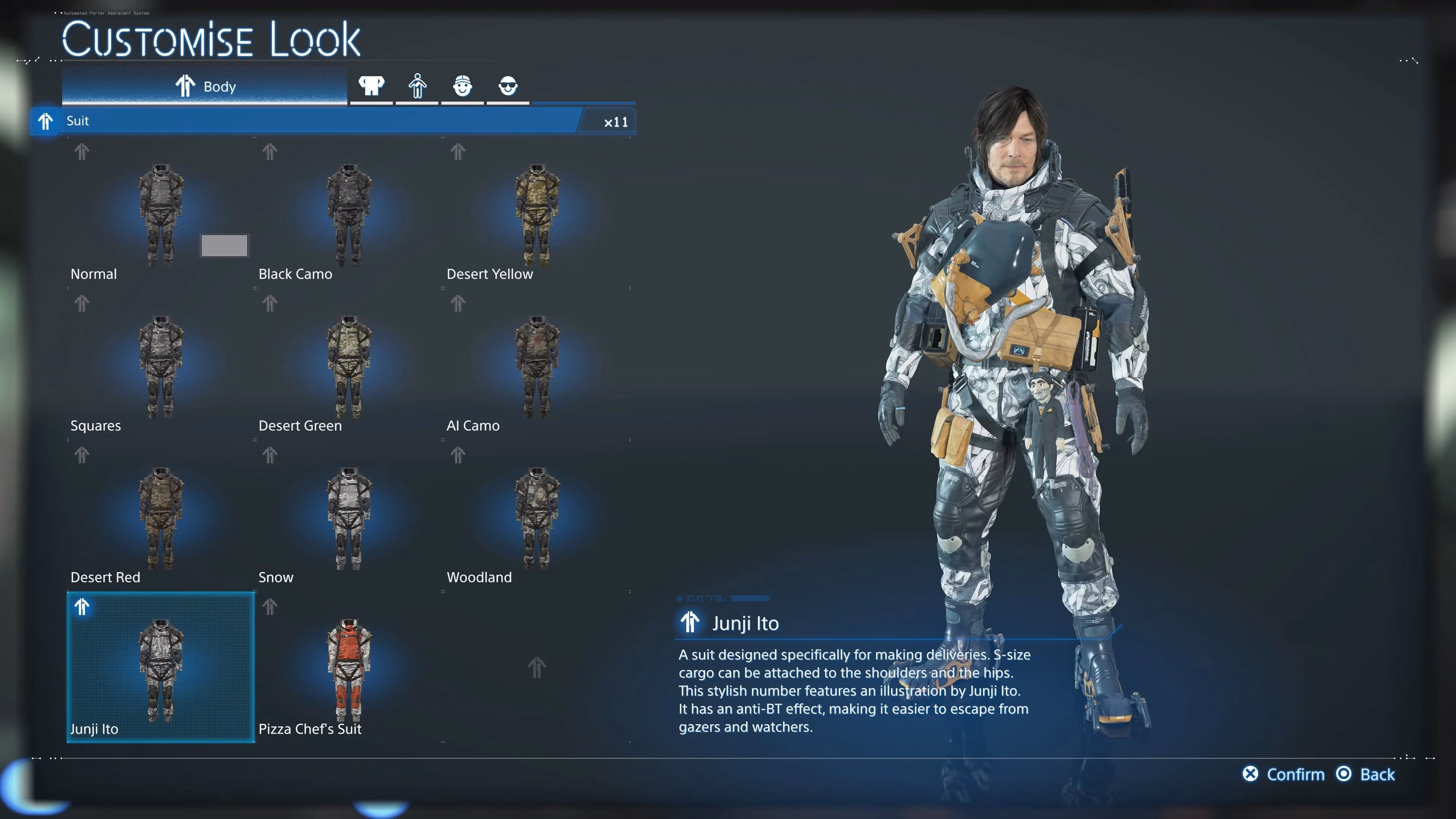Click the suit icon above the Pizza Chef's Suit

[x=270, y=607]
